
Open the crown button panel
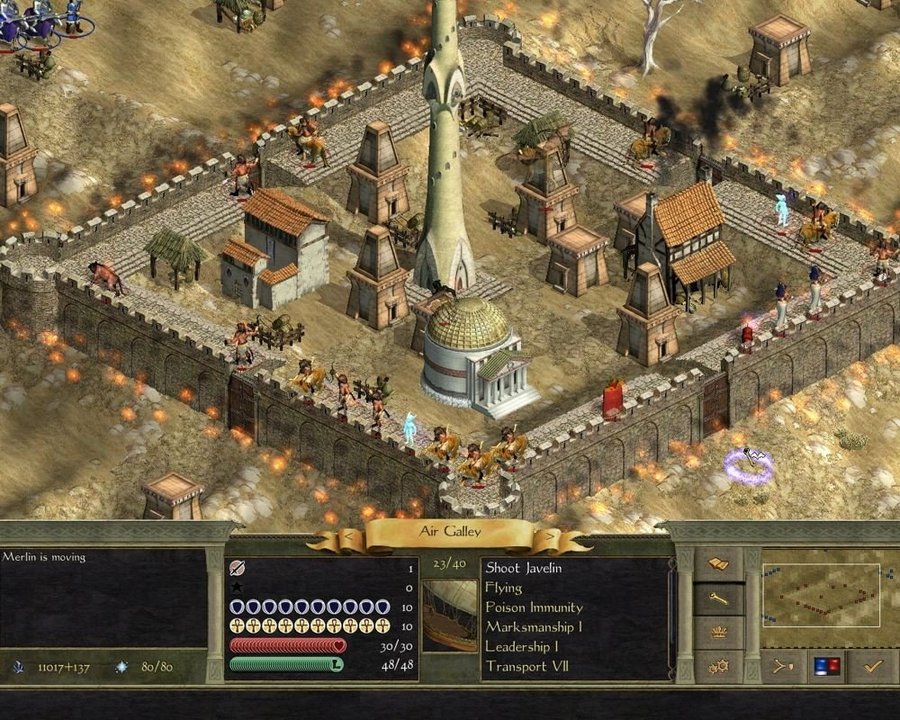719,632
